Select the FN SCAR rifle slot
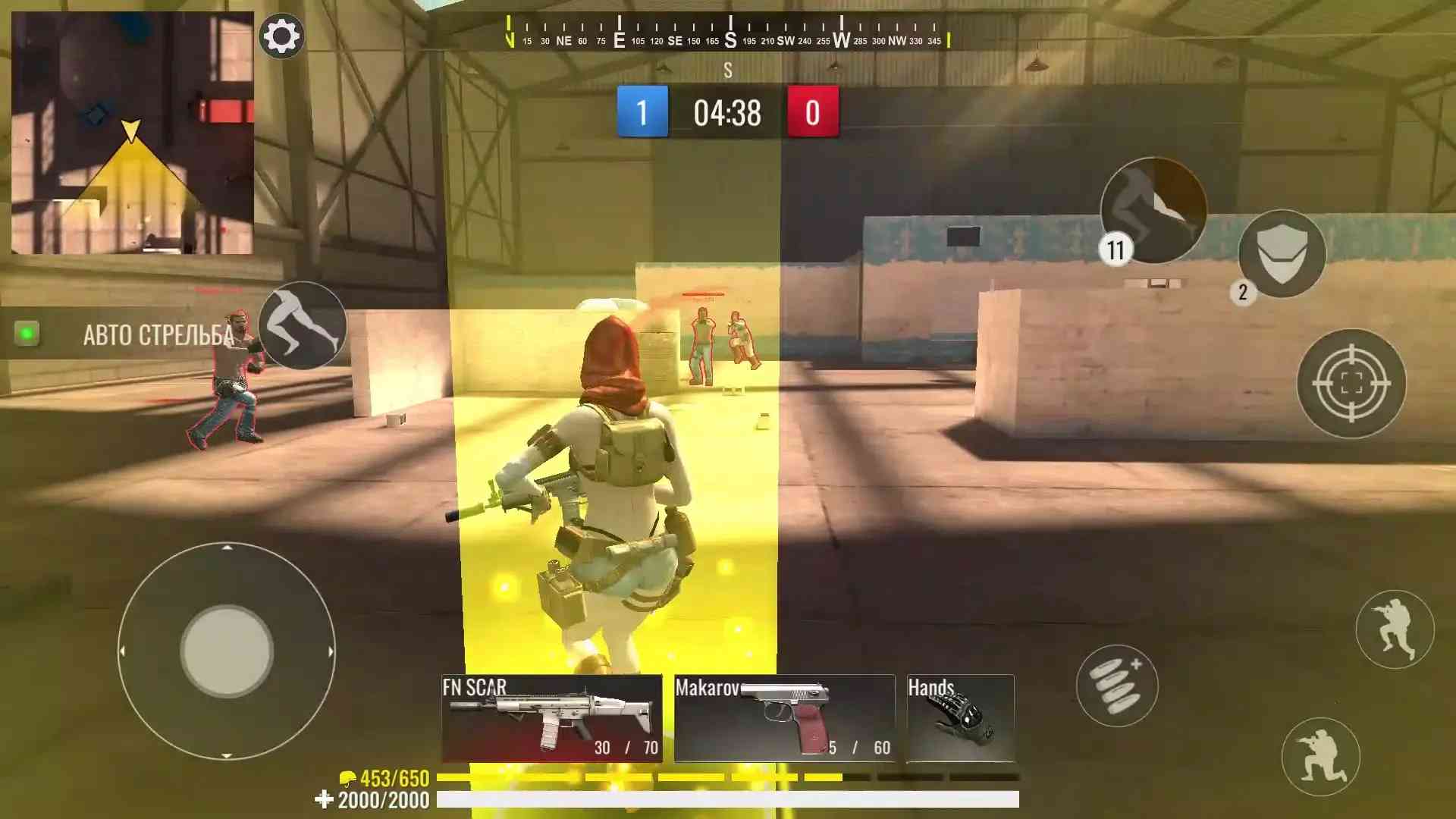The height and width of the screenshot is (819, 1456). coord(551,718)
